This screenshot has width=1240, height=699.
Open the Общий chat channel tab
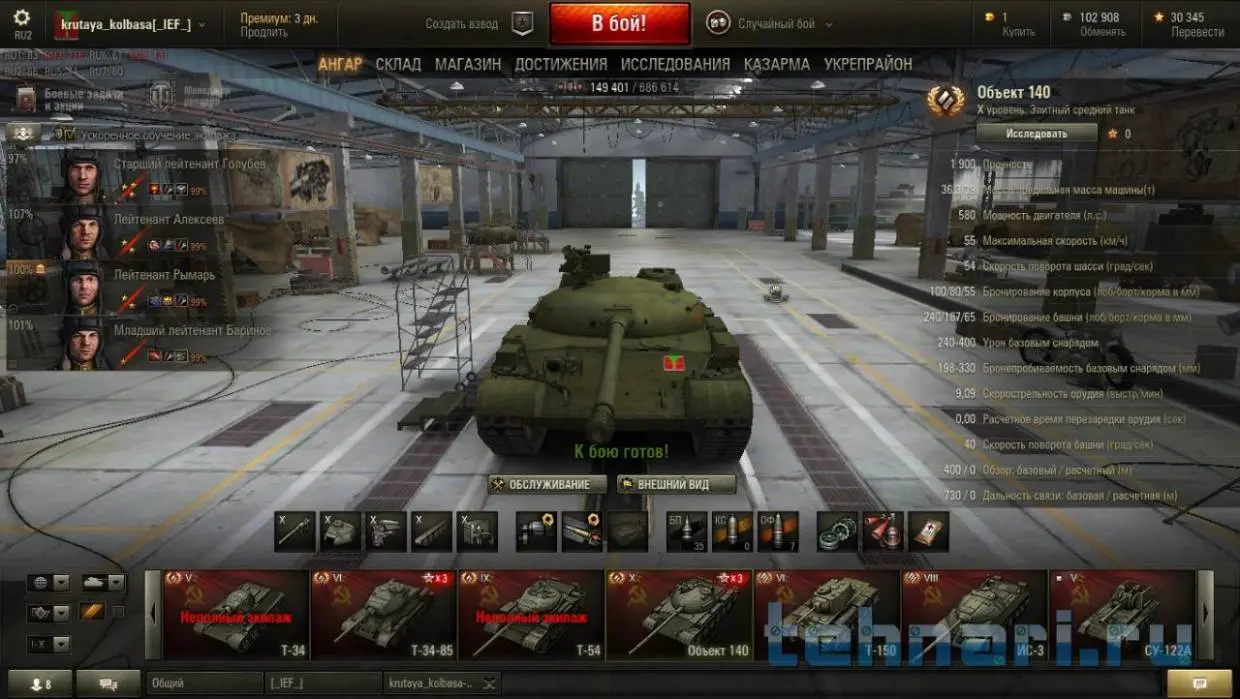(x=205, y=683)
